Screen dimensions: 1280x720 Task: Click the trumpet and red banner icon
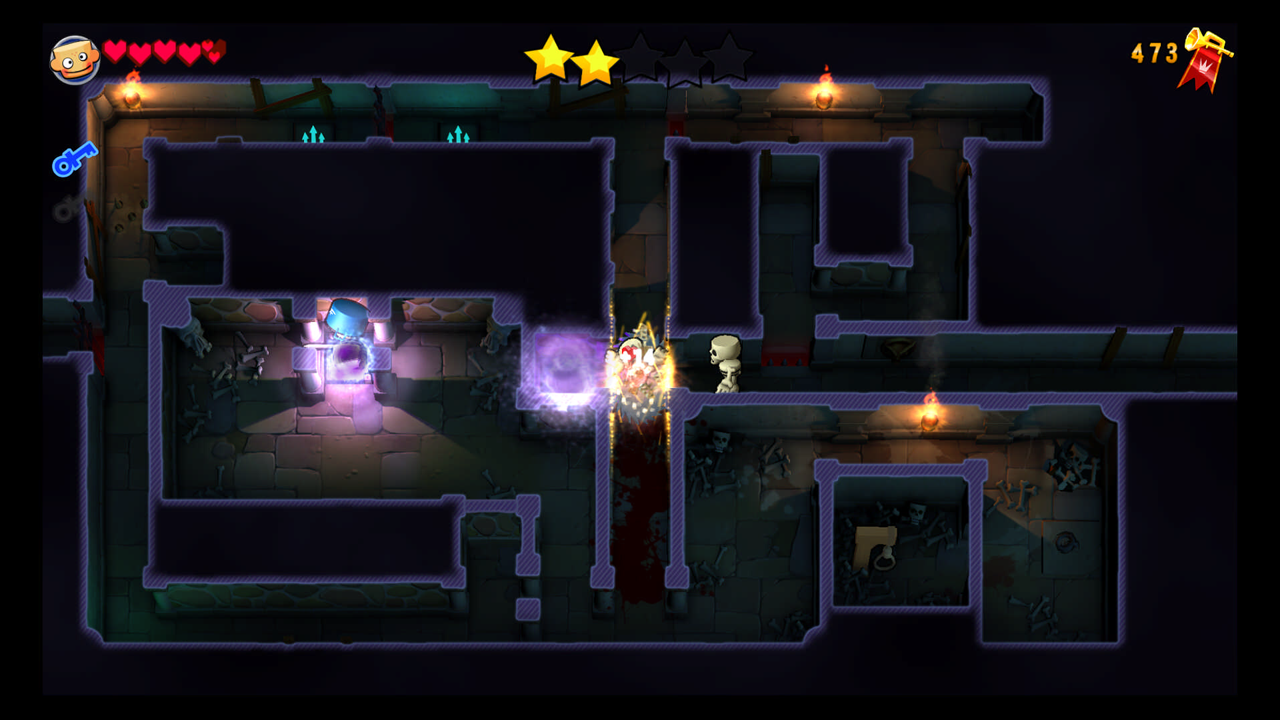[1205, 58]
